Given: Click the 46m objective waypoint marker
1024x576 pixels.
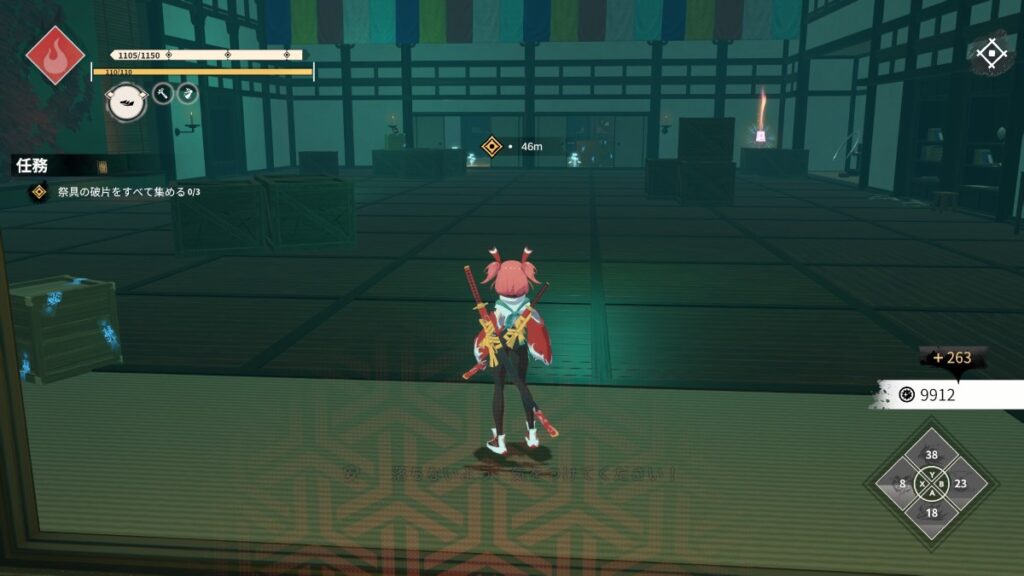Looking at the screenshot, I should [491, 147].
